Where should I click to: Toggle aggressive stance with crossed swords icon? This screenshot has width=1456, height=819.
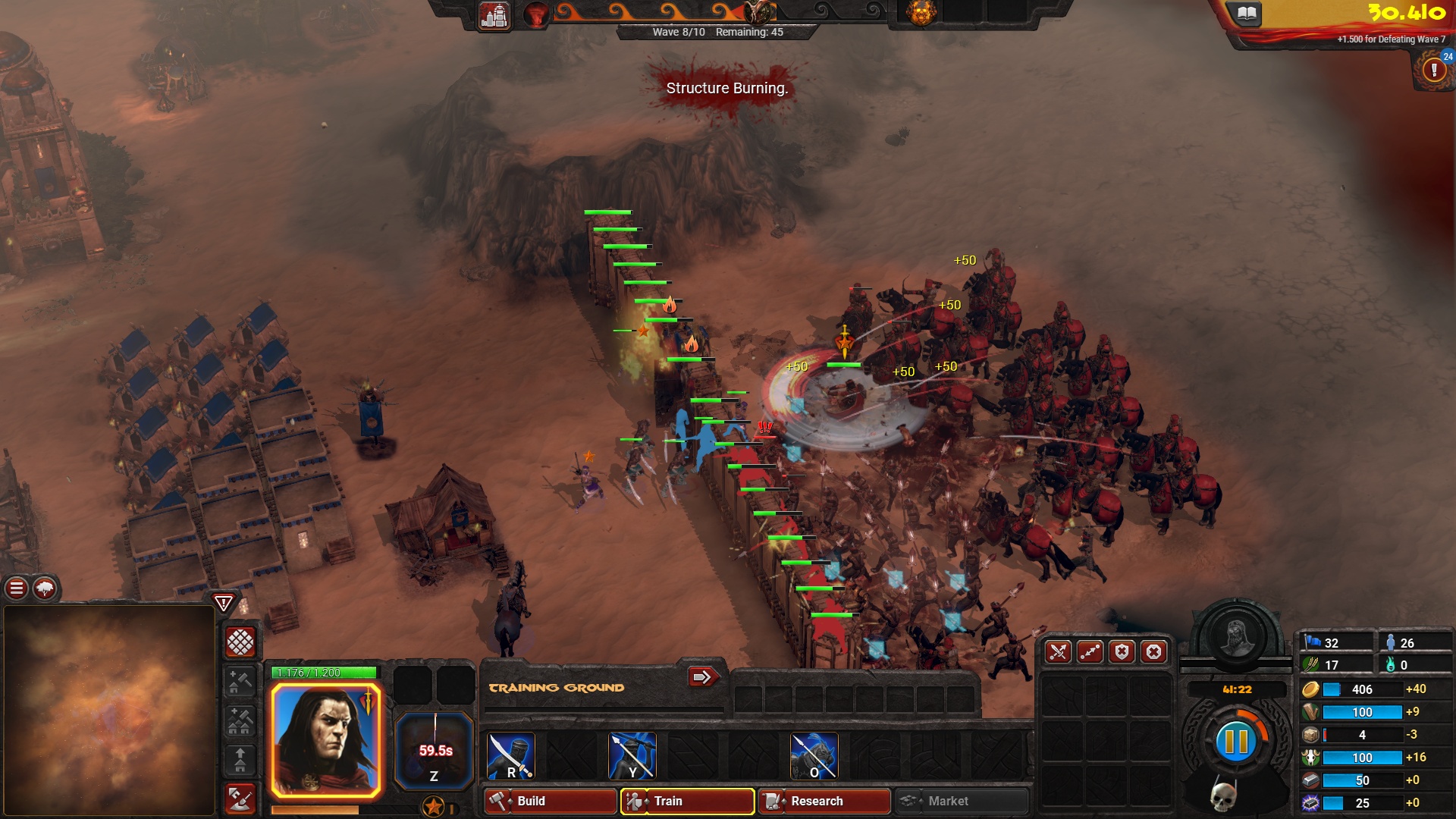point(1058,651)
